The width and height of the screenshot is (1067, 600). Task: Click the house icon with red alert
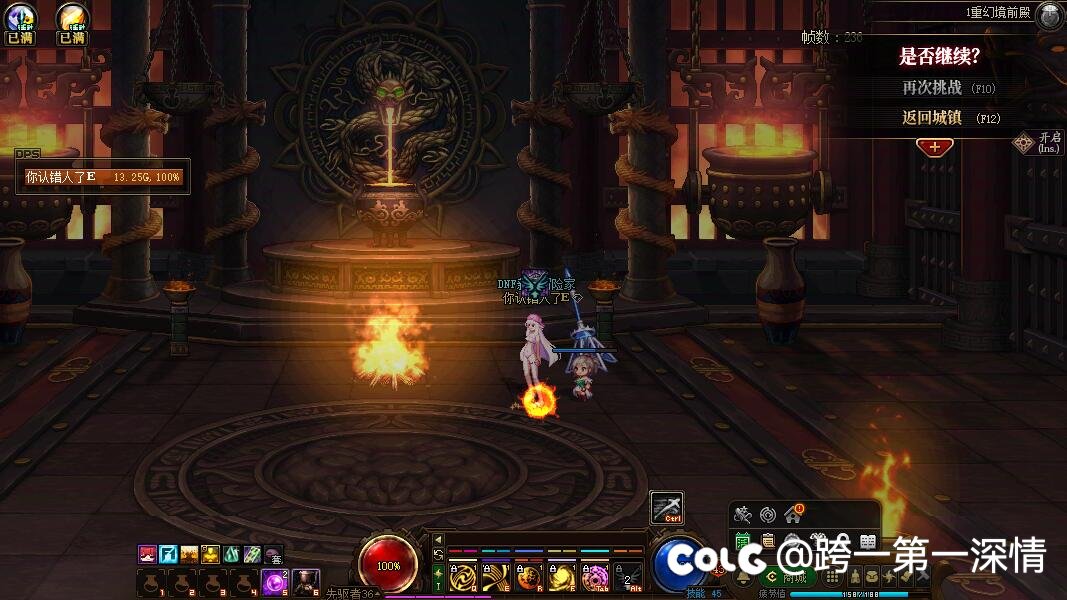793,515
